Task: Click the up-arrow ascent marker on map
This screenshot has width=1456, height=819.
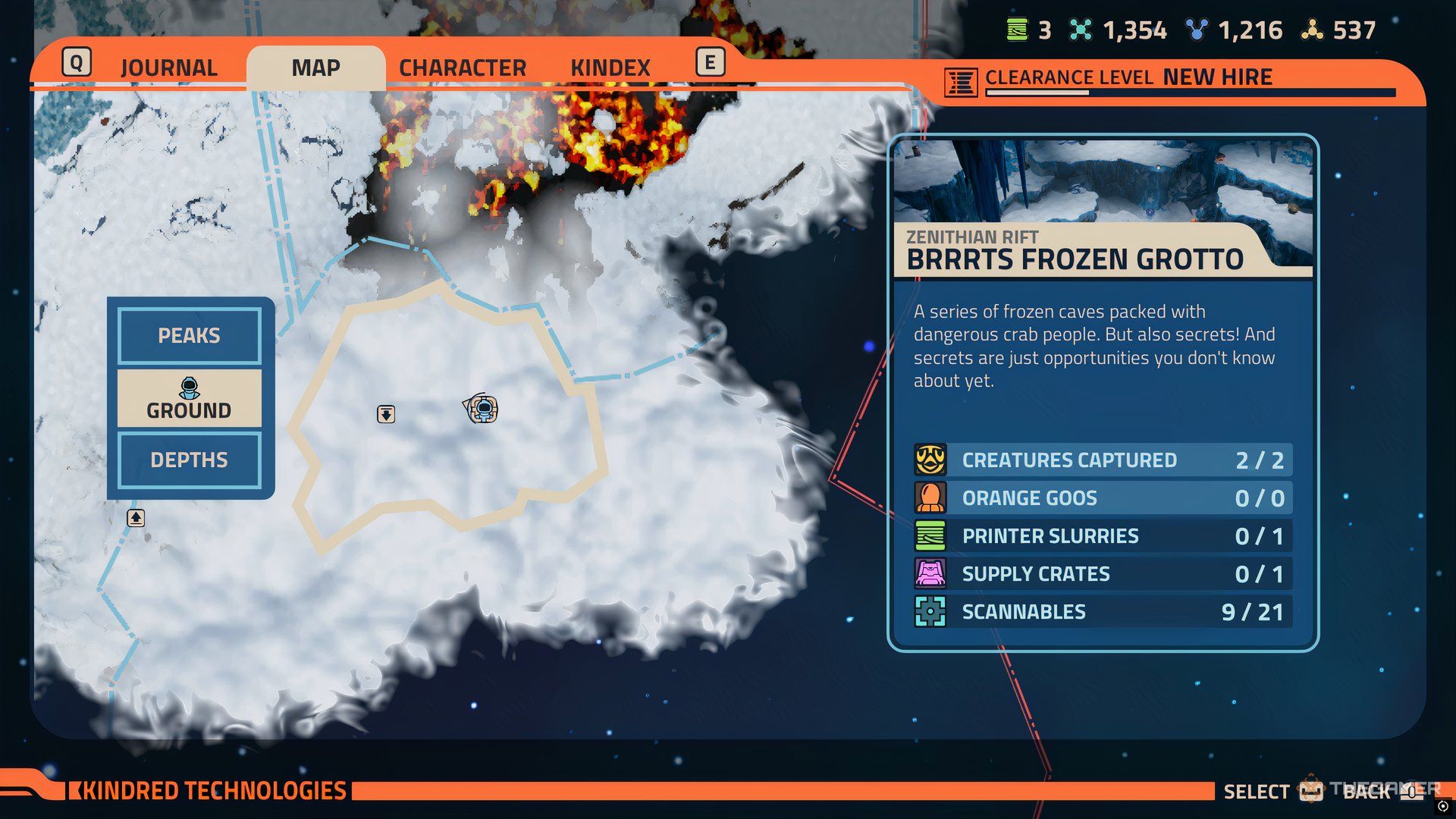Action: point(136,518)
